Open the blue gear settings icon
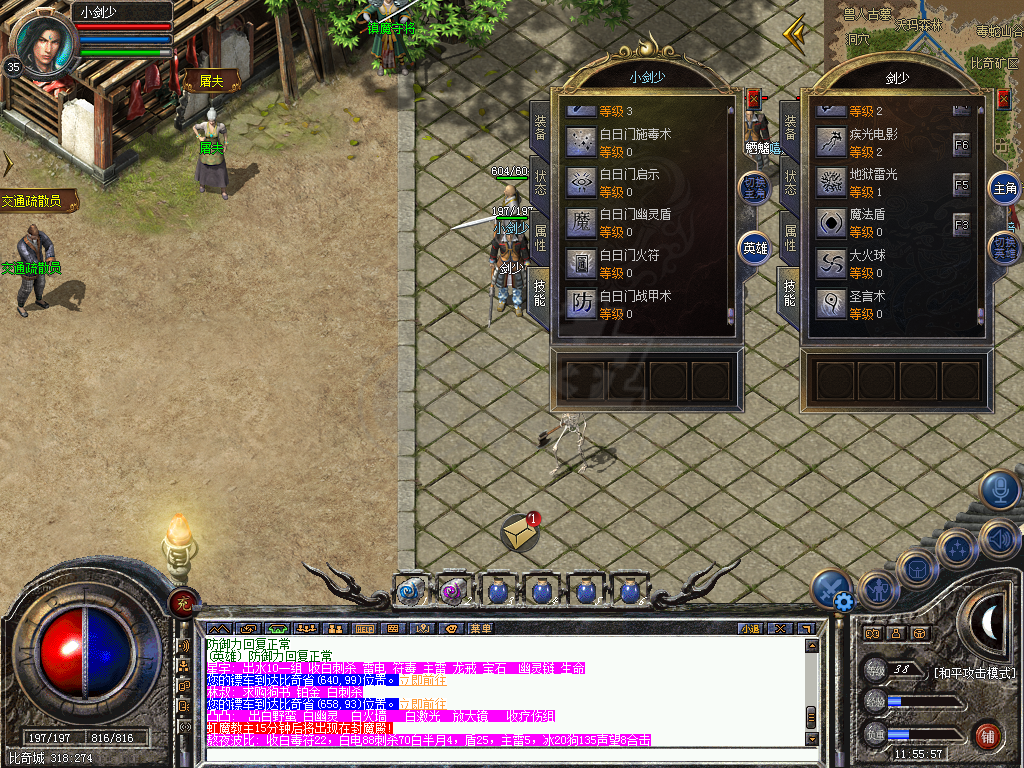The image size is (1024, 768). [x=844, y=602]
